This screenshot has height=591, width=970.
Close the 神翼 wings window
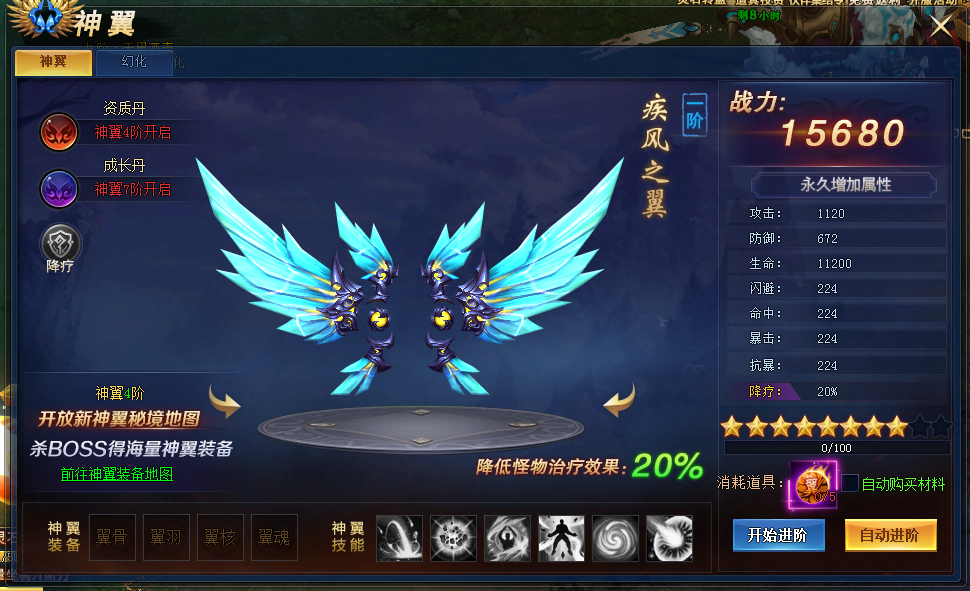[942, 25]
